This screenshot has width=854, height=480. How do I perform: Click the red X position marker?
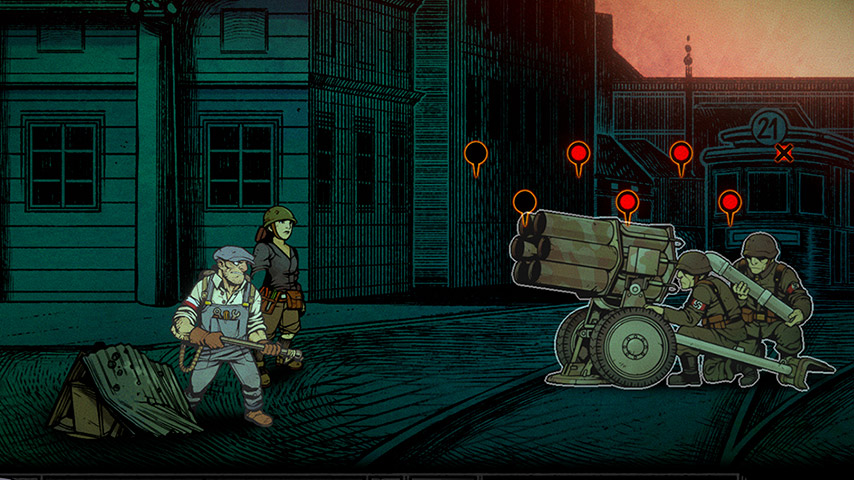[x=784, y=153]
